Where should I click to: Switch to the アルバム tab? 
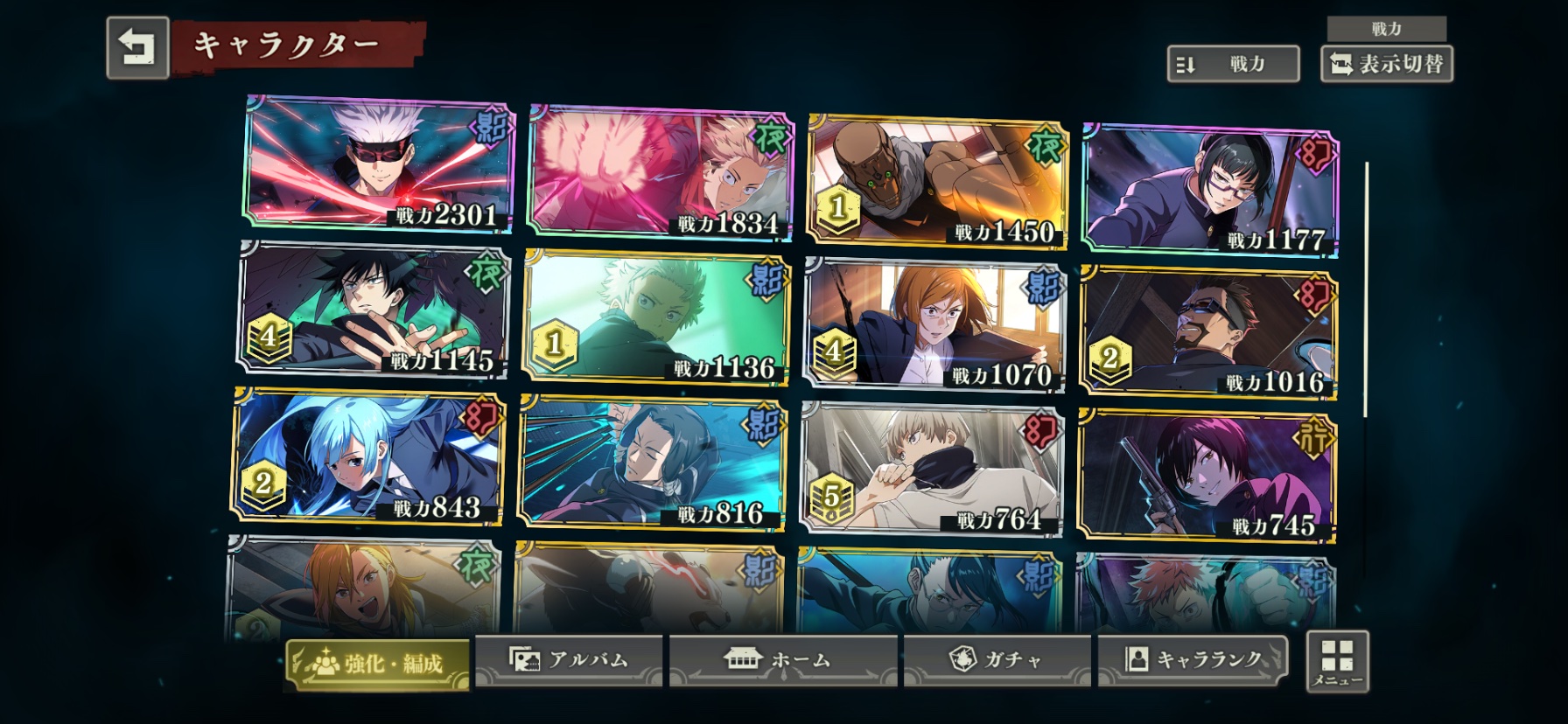pos(569,660)
